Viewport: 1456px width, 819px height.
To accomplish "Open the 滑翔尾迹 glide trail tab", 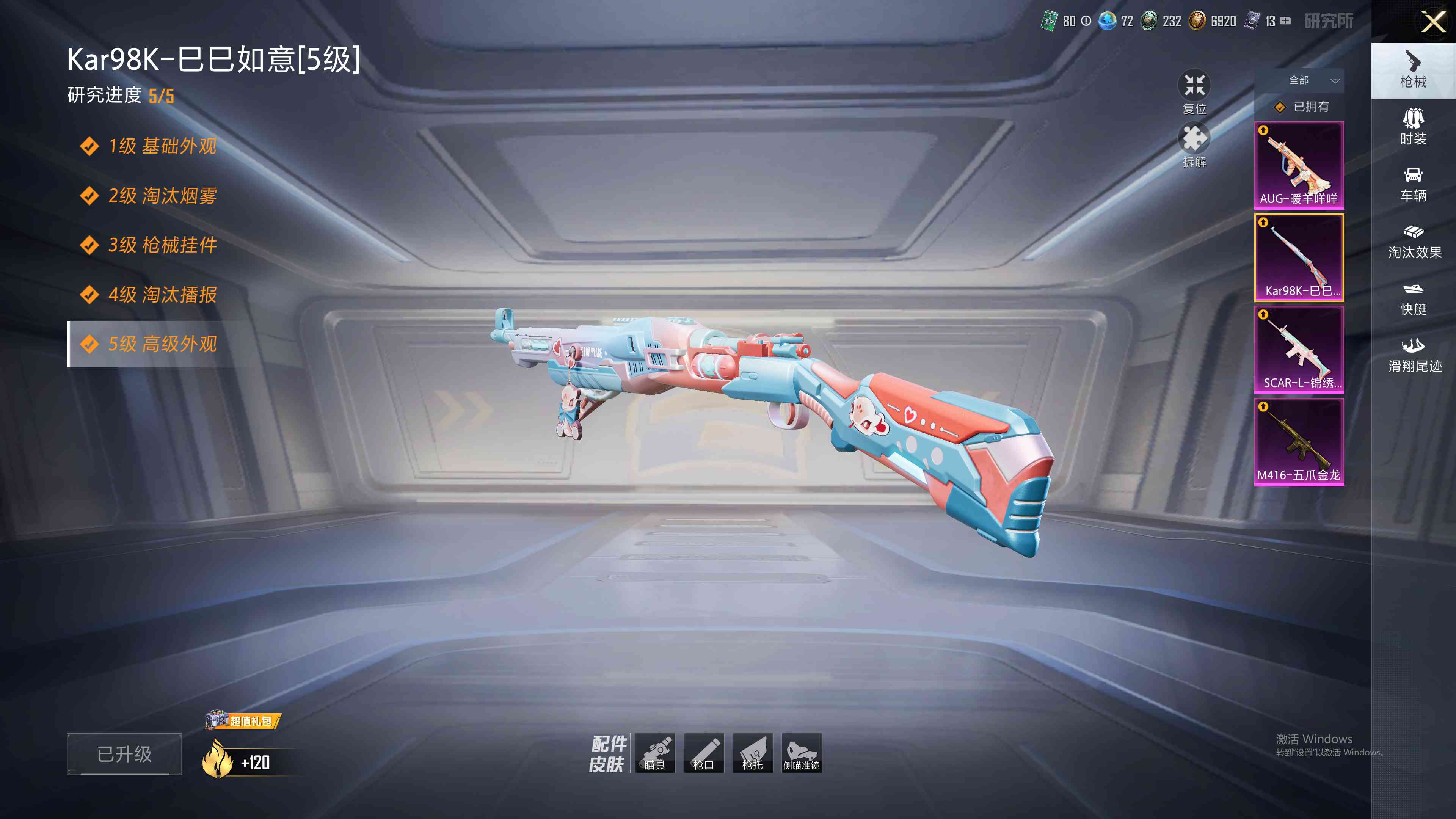I will click(1414, 356).
